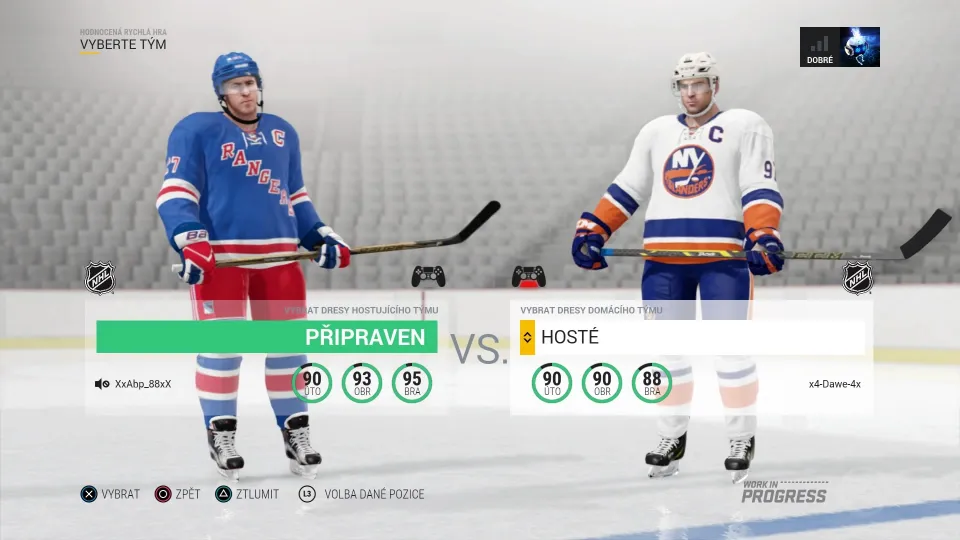Open the connection quality DOBRÉ thumbnail
This screenshot has width=960, height=540.
tap(840, 47)
